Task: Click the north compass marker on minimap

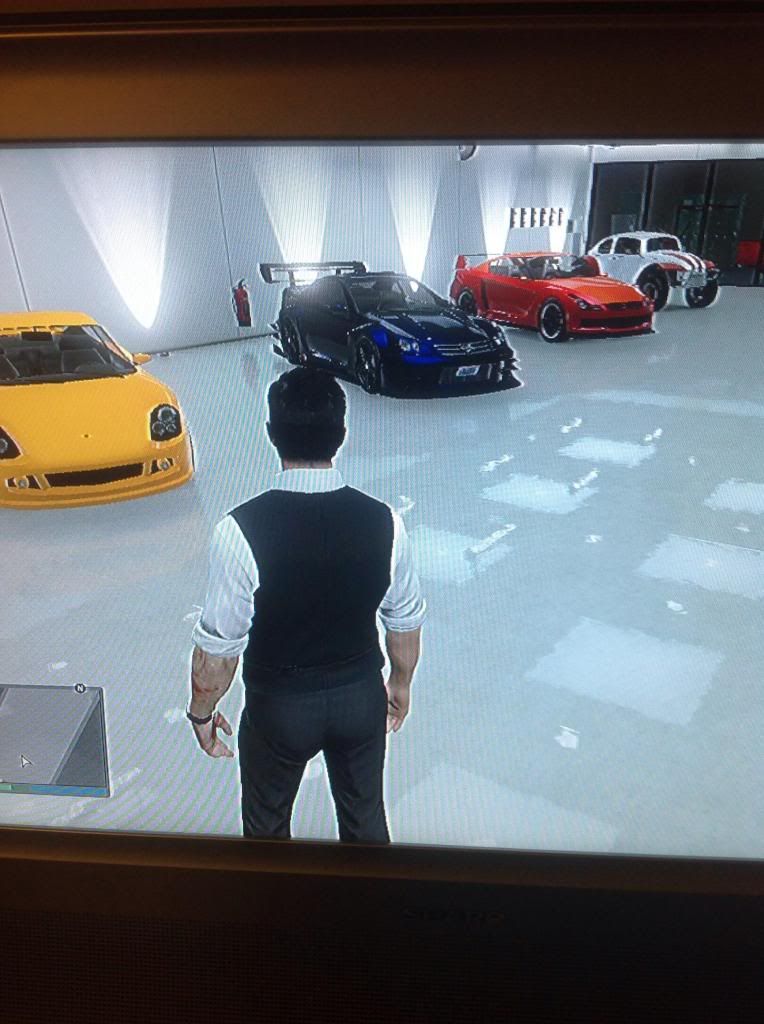Action: point(80,688)
